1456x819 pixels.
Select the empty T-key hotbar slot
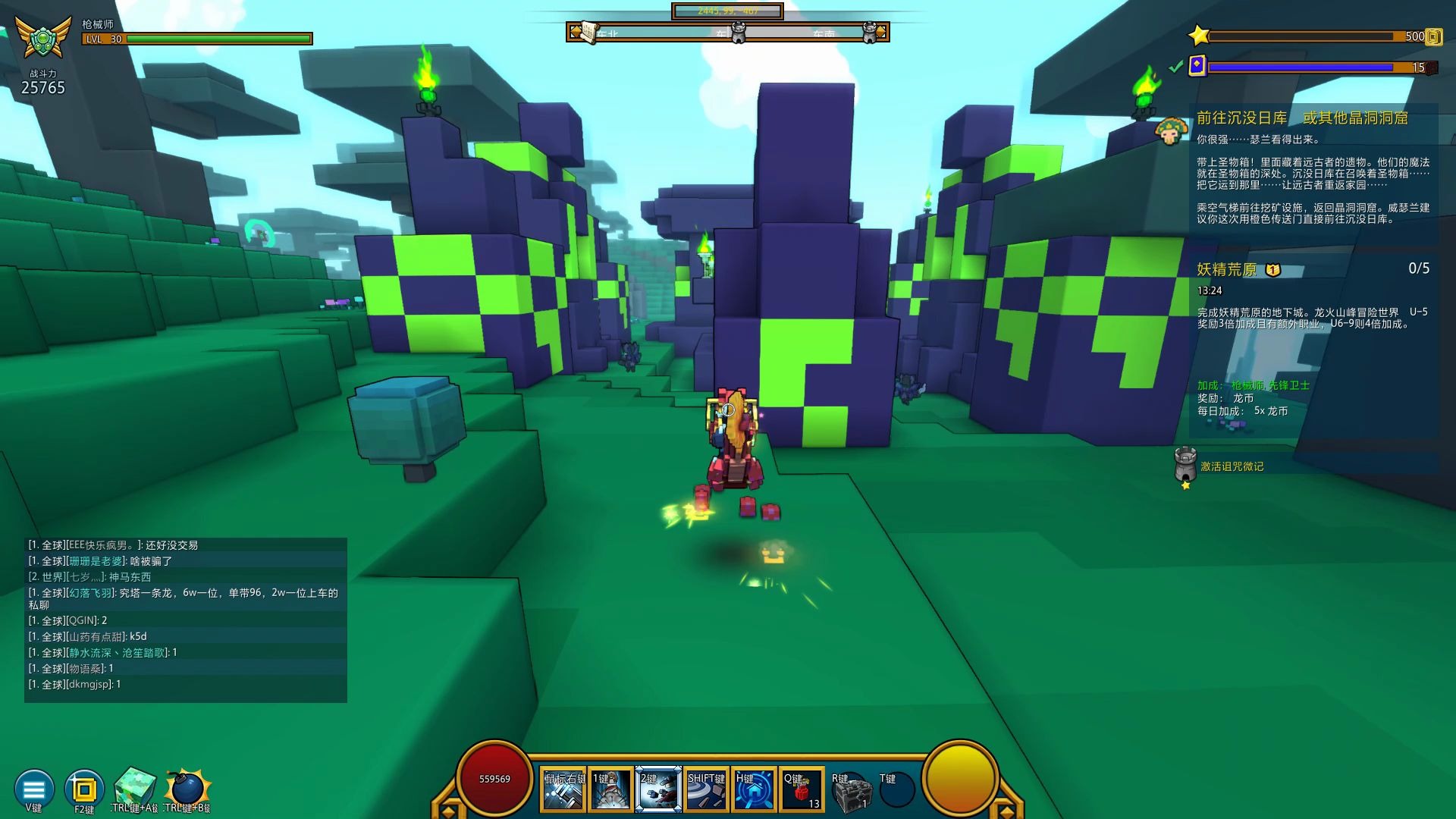point(896,792)
